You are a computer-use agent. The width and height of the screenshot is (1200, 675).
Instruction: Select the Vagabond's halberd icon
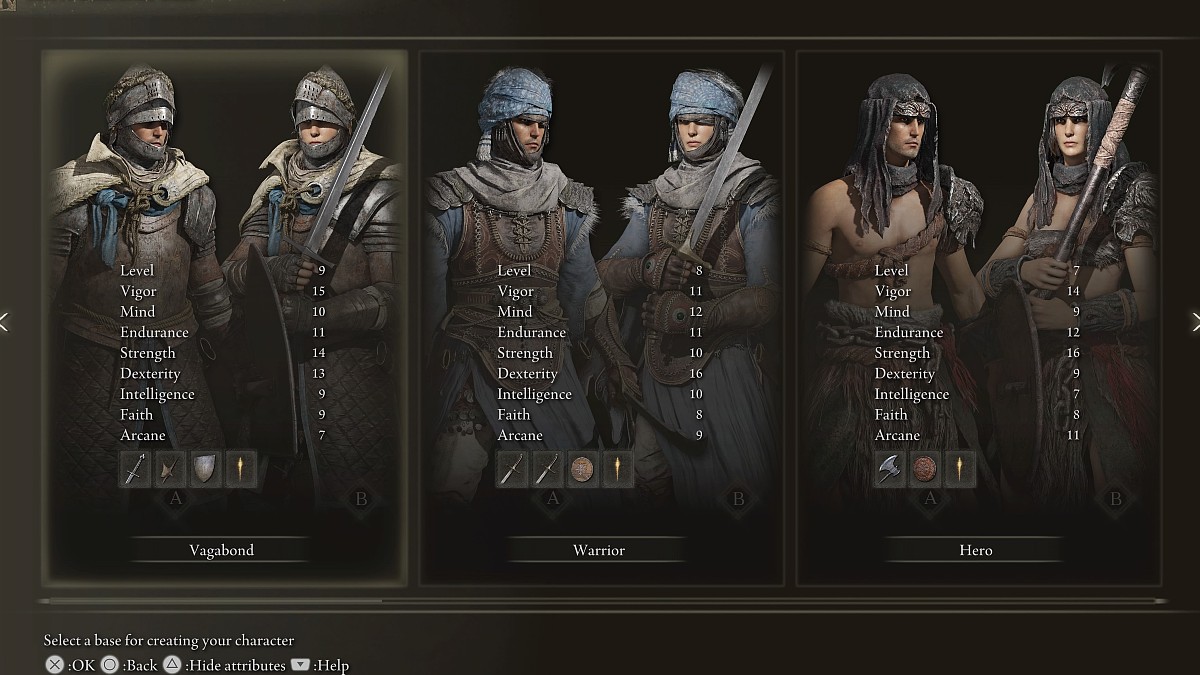170,469
